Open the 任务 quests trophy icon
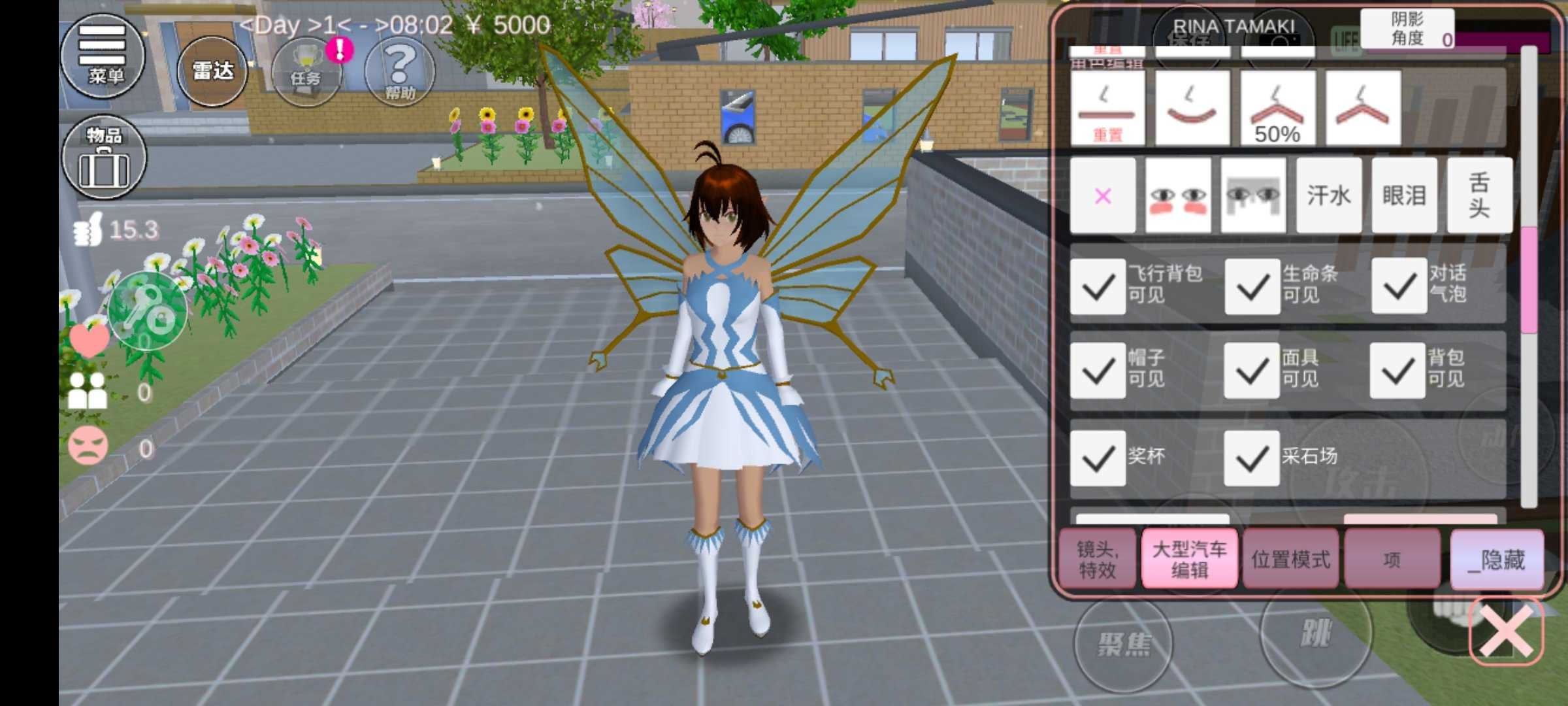The image size is (1568, 706). tap(306, 71)
